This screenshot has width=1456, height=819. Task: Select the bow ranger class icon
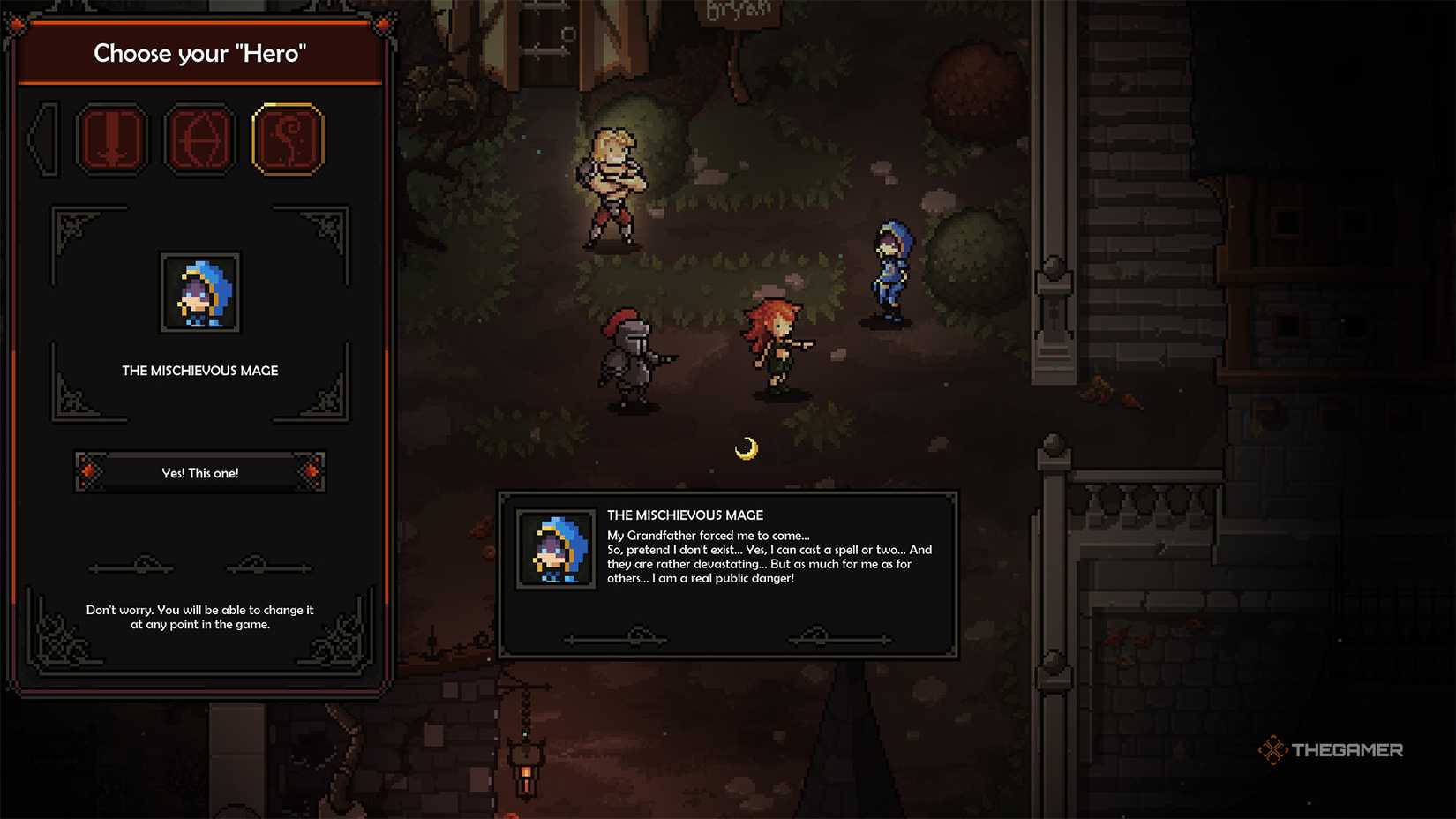(200, 139)
